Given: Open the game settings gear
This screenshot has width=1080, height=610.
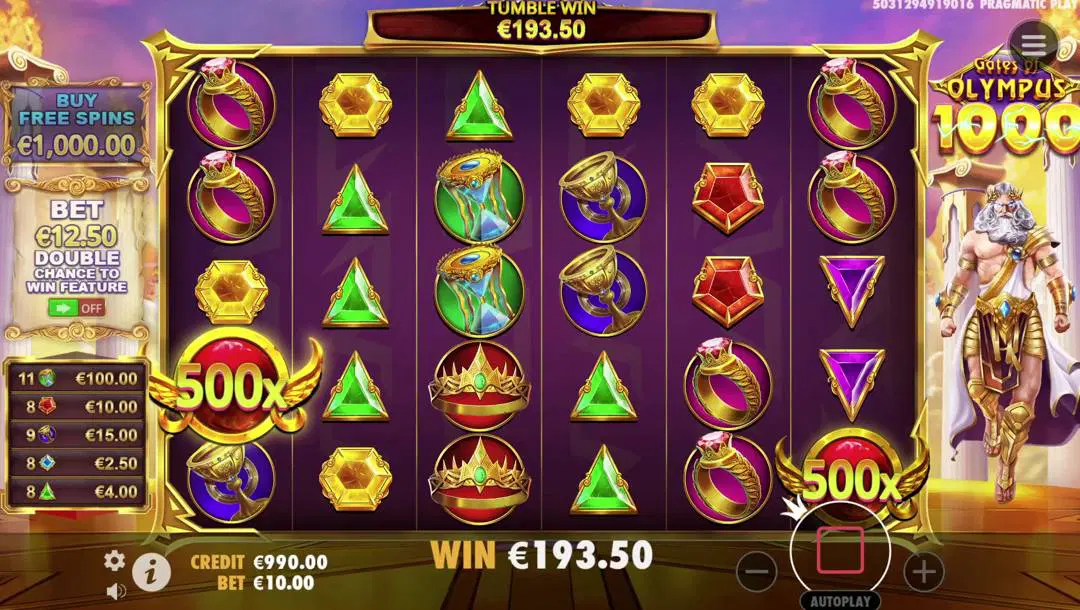Looking at the screenshot, I should [x=115, y=561].
